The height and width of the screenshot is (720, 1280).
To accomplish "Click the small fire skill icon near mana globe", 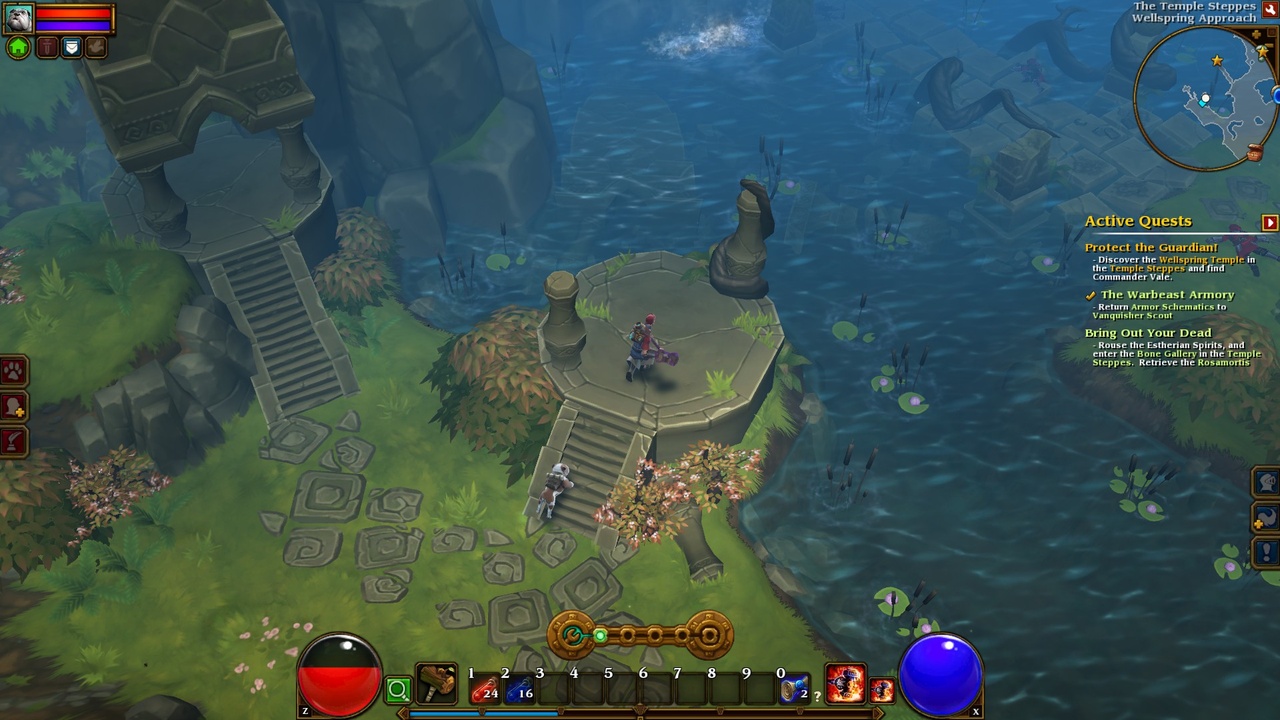I will (884, 688).
